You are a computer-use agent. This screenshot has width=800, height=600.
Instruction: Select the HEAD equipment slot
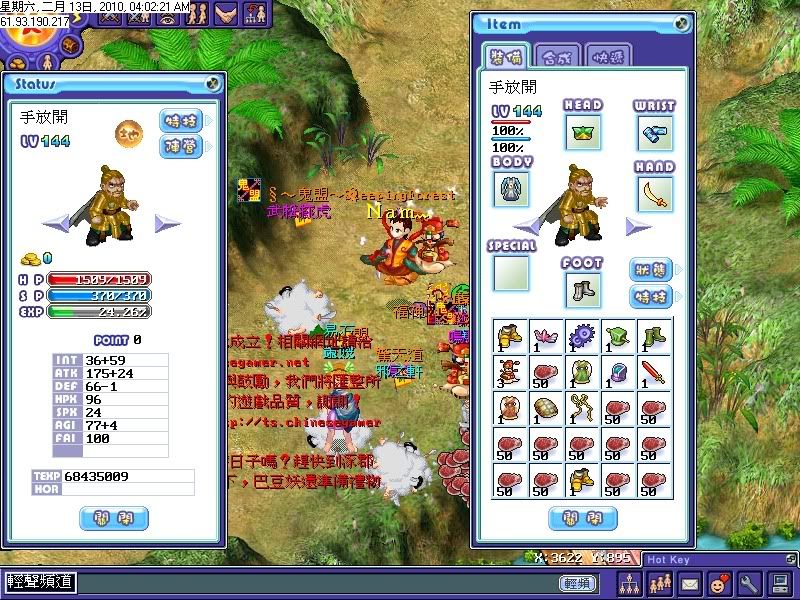point(582,132)
